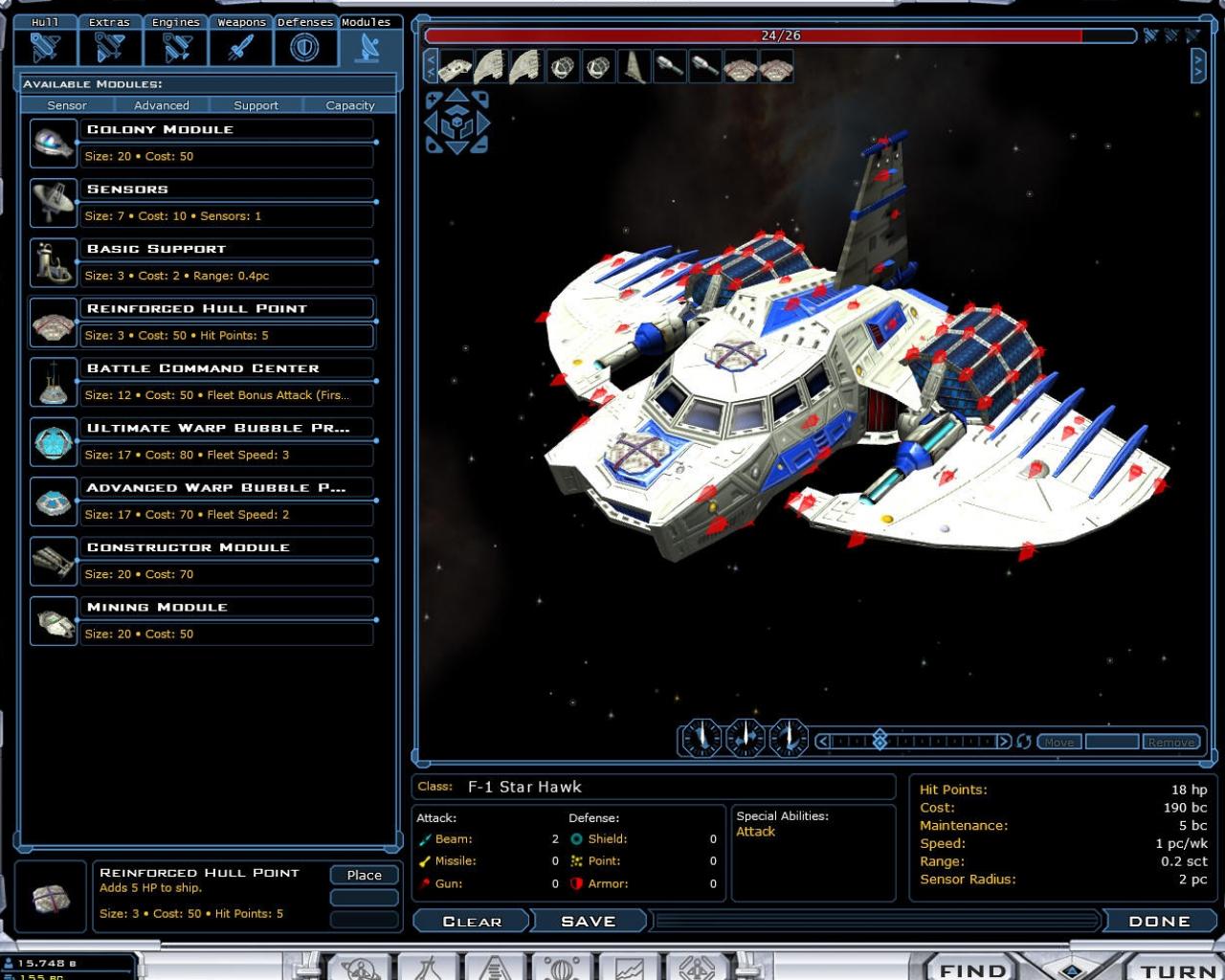Click the Sensors module icon

tap(53, 202)
